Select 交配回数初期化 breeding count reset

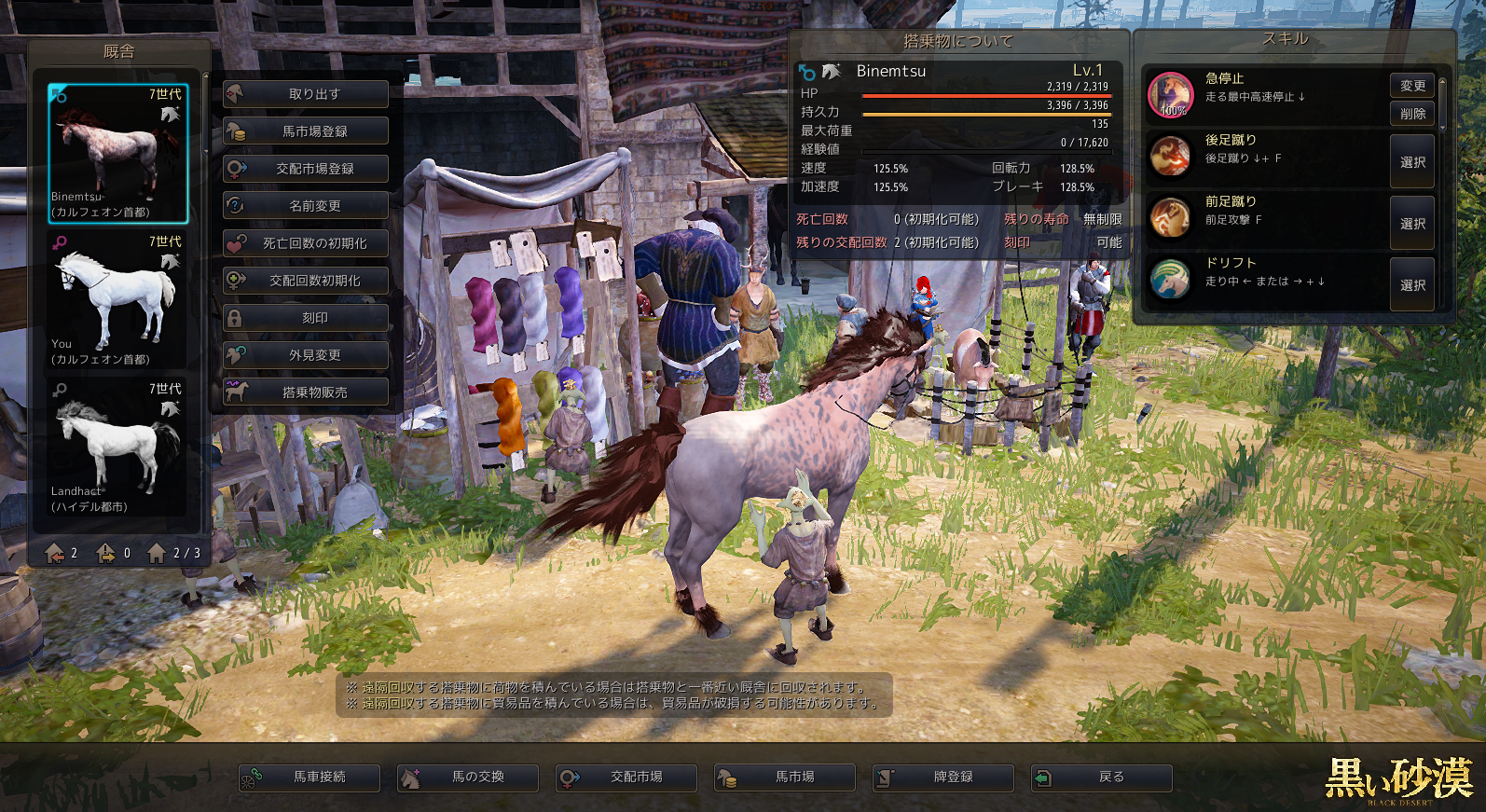[x=306, y=281]
